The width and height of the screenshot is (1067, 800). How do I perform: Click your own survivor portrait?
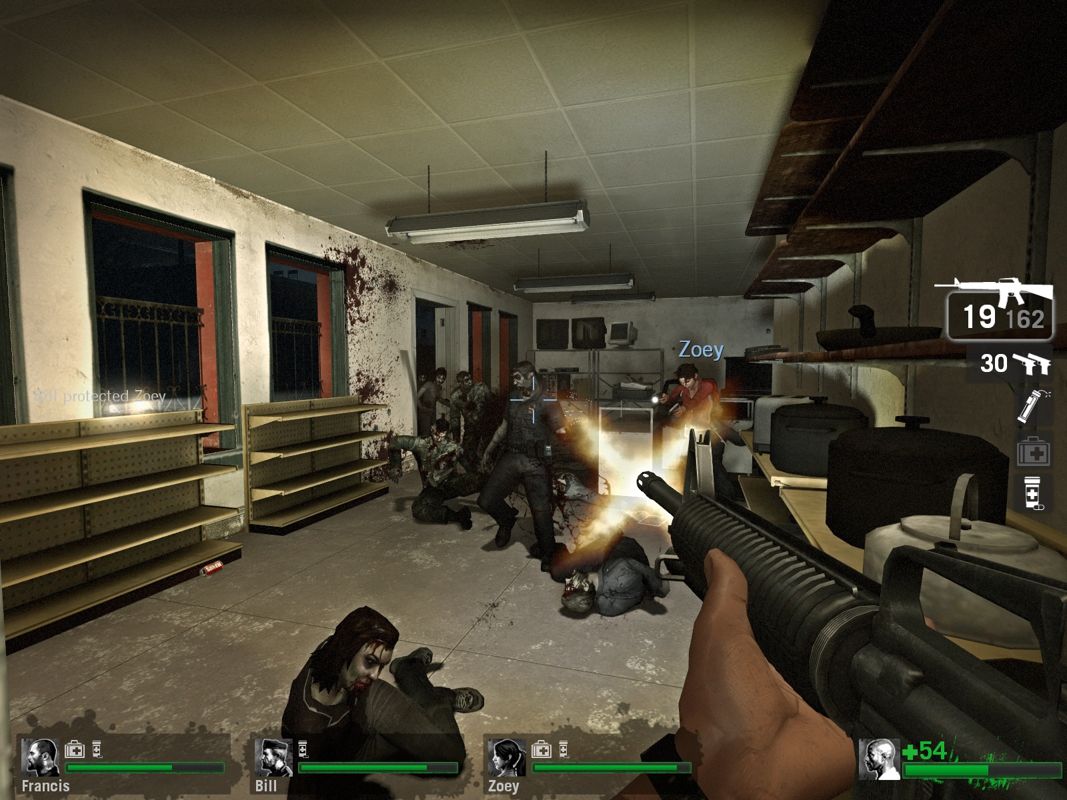point(878,758)
